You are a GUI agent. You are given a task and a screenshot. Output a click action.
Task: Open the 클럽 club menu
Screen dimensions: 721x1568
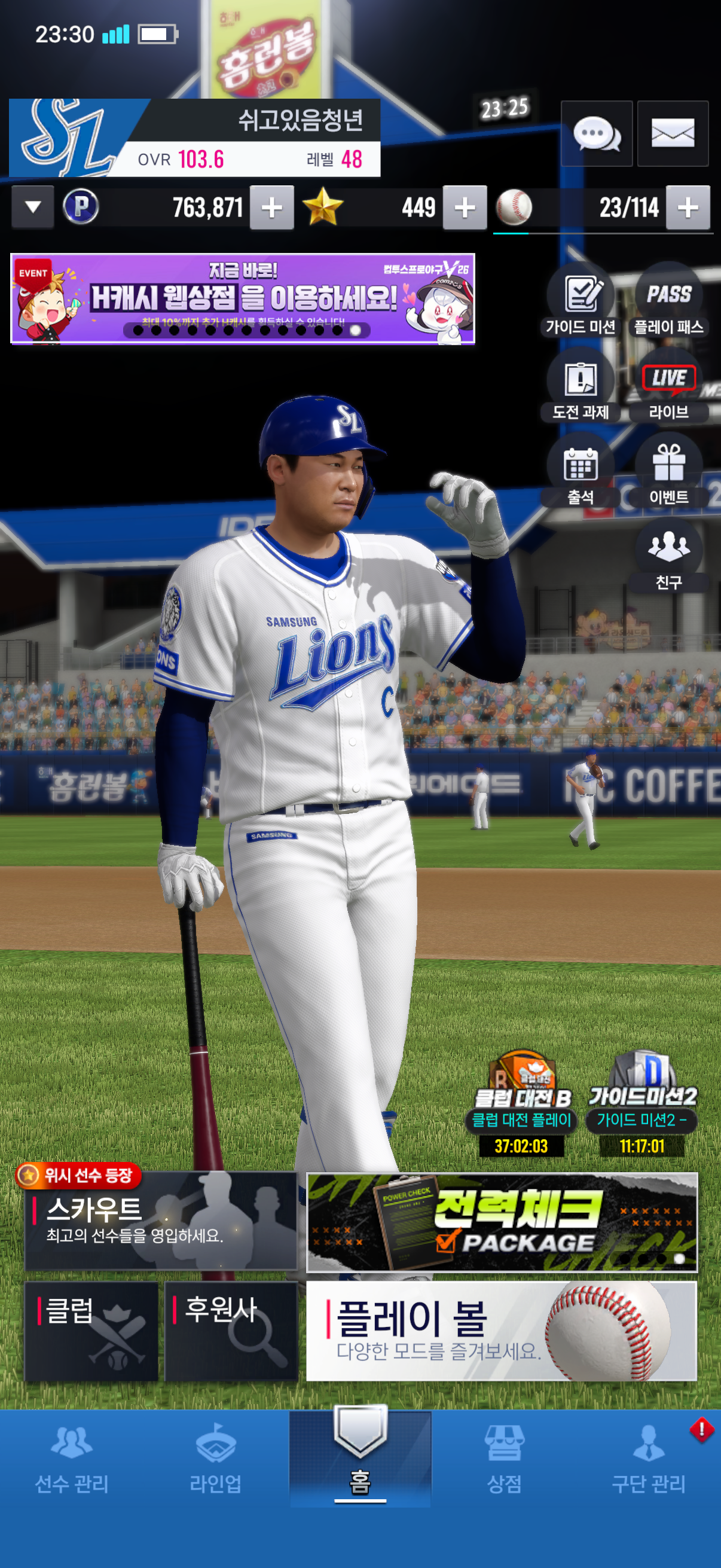pos(91,1331)
